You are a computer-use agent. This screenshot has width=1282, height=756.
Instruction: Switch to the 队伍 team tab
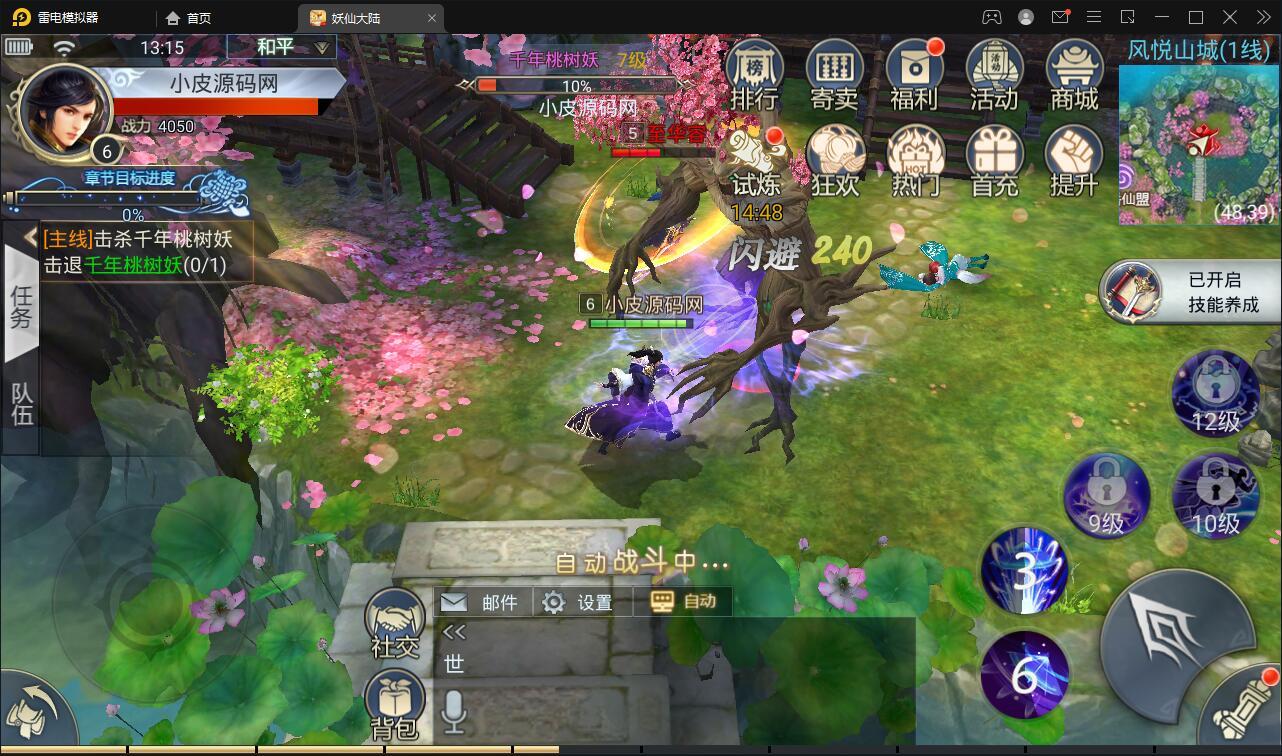21,402
